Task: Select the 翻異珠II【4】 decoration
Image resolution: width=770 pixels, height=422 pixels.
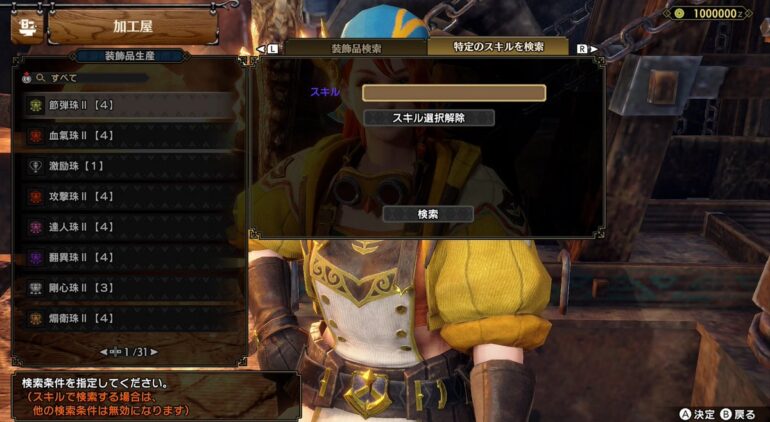Action: 128,258
